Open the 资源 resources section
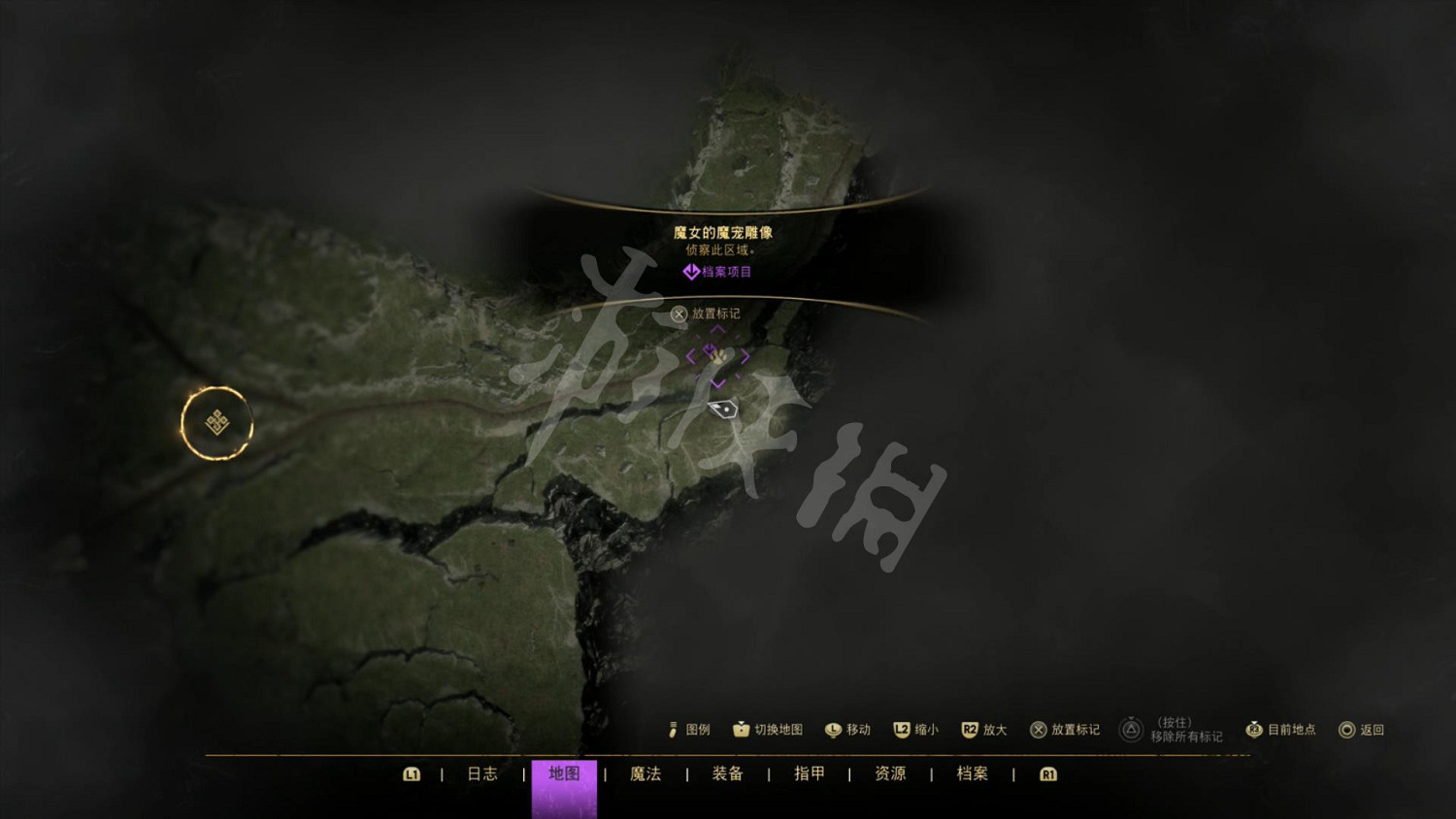Image resolution: width=1456 pixels, height=819 pixels. 889,774
